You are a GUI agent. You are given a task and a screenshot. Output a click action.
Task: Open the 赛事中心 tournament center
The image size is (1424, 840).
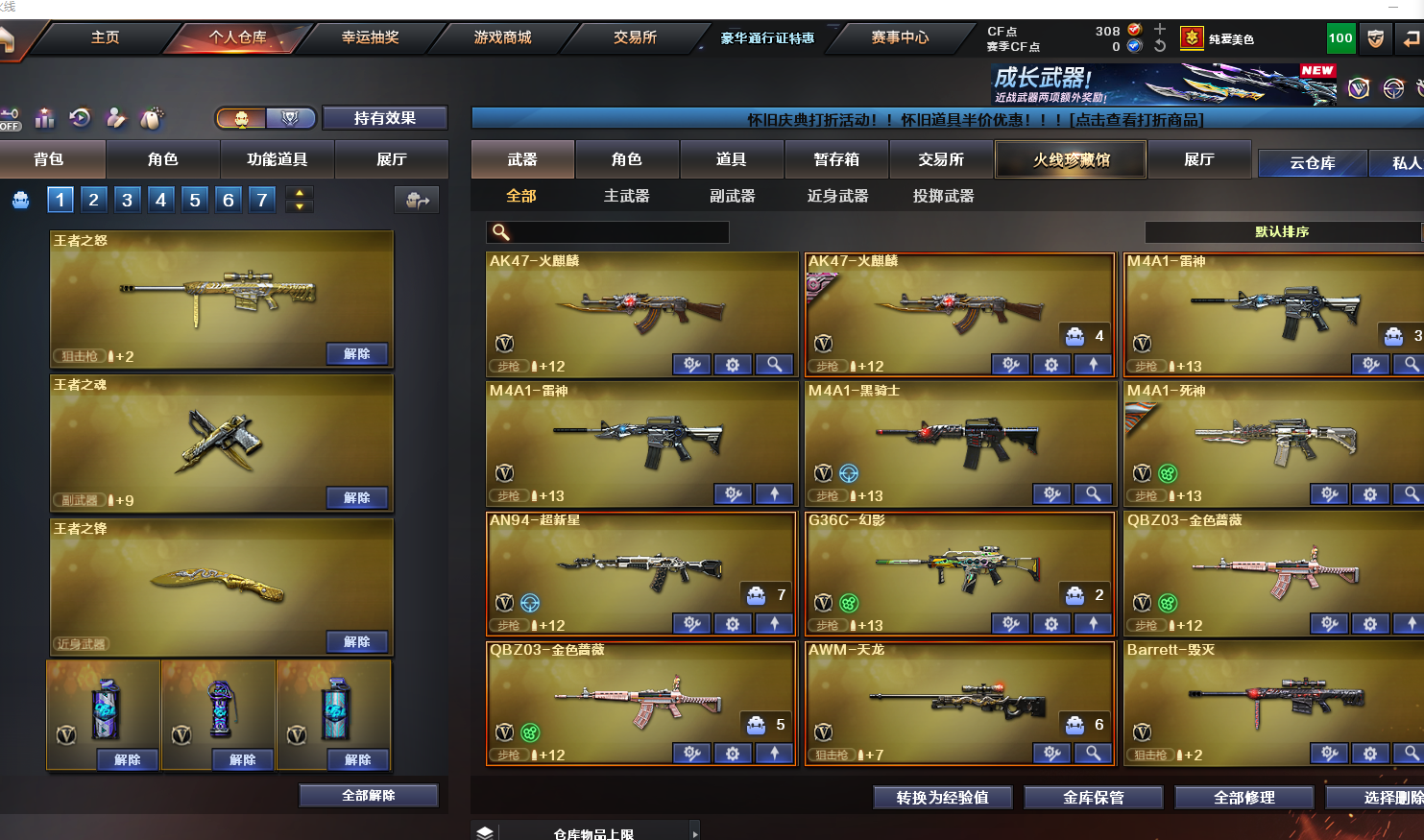tap(900, 37)
